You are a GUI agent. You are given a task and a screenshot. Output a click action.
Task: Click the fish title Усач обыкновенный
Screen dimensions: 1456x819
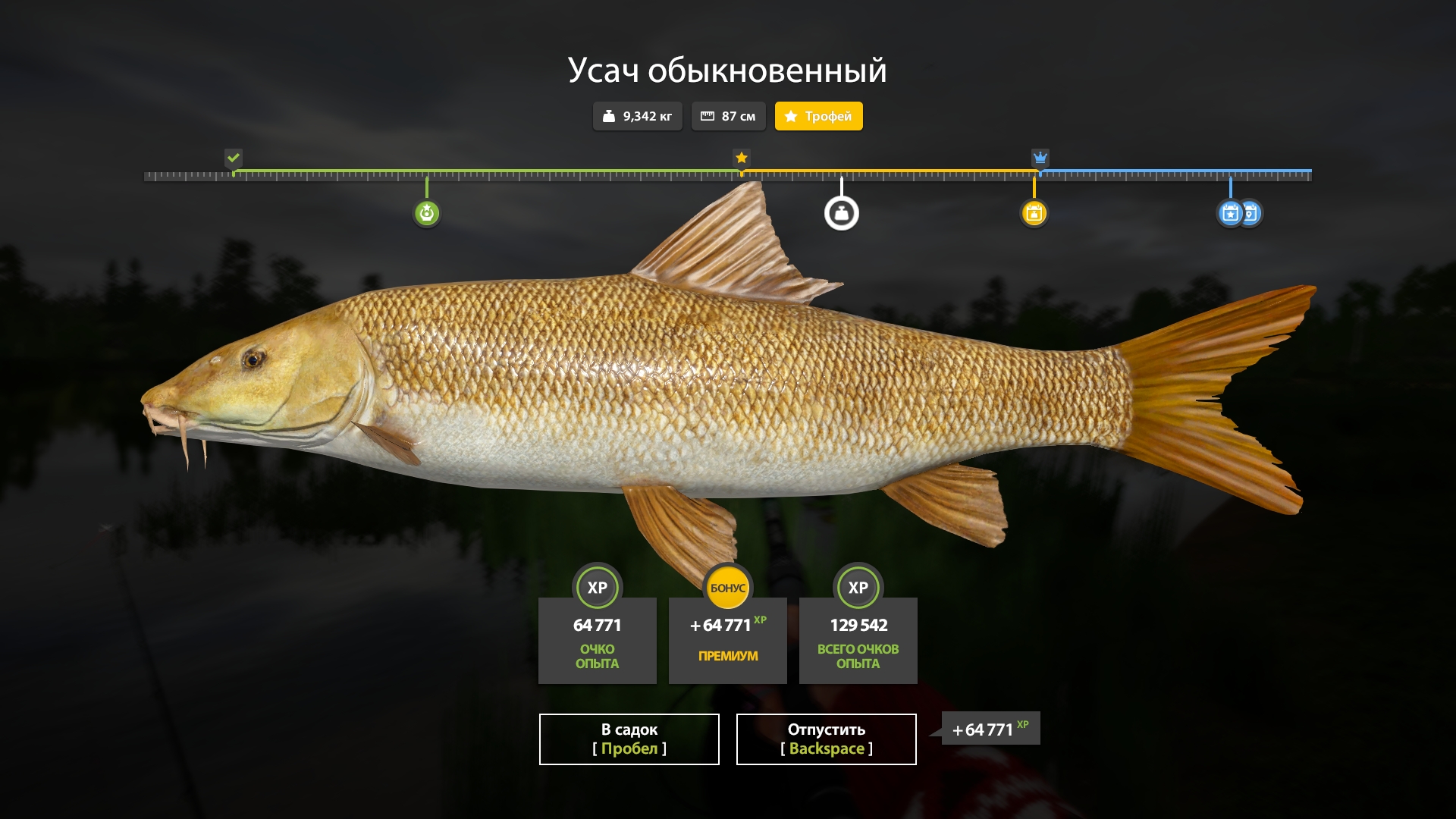727,71
